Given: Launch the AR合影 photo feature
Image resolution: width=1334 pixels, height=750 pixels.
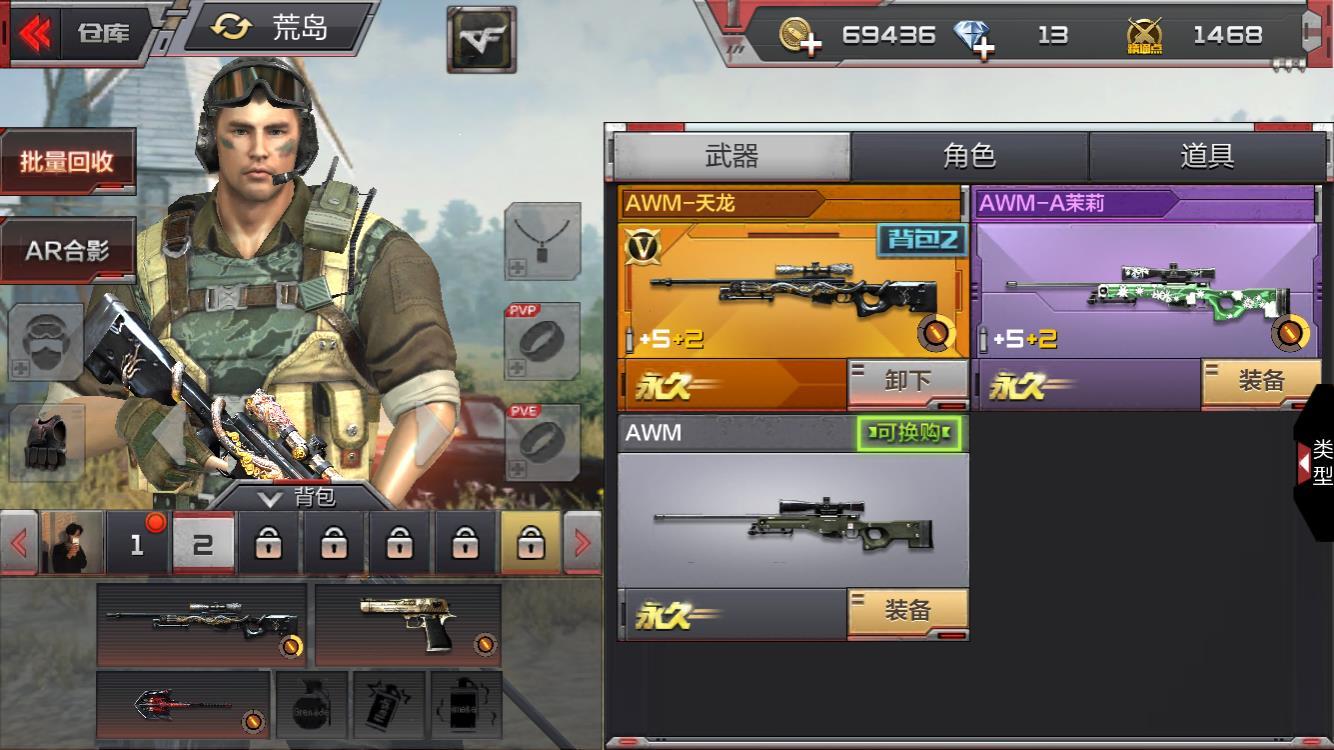Looking at the screenshot, I should coord(67,250).
